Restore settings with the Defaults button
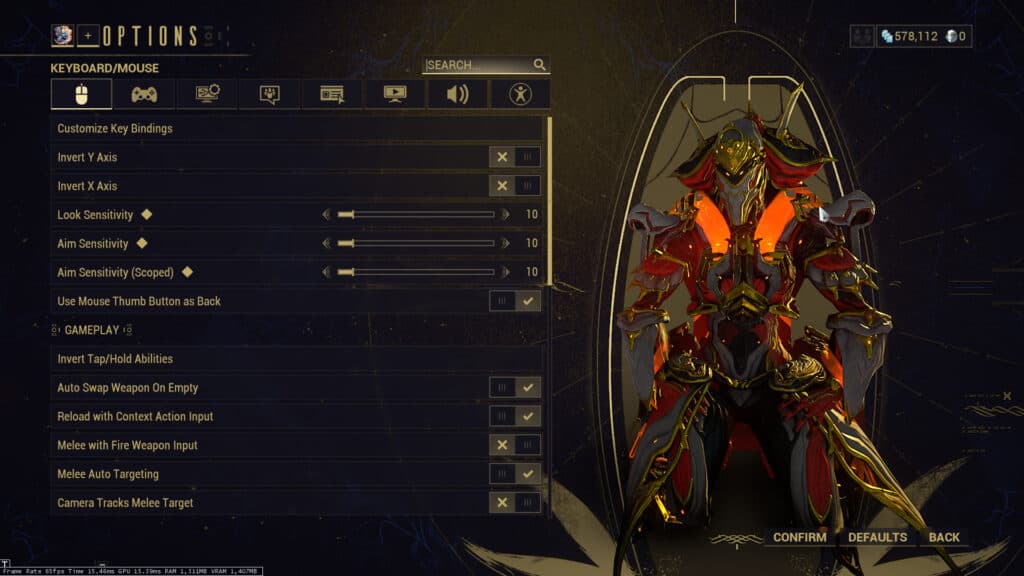The width and height of the screenshot is (1024, 576). tap(877, 538)
